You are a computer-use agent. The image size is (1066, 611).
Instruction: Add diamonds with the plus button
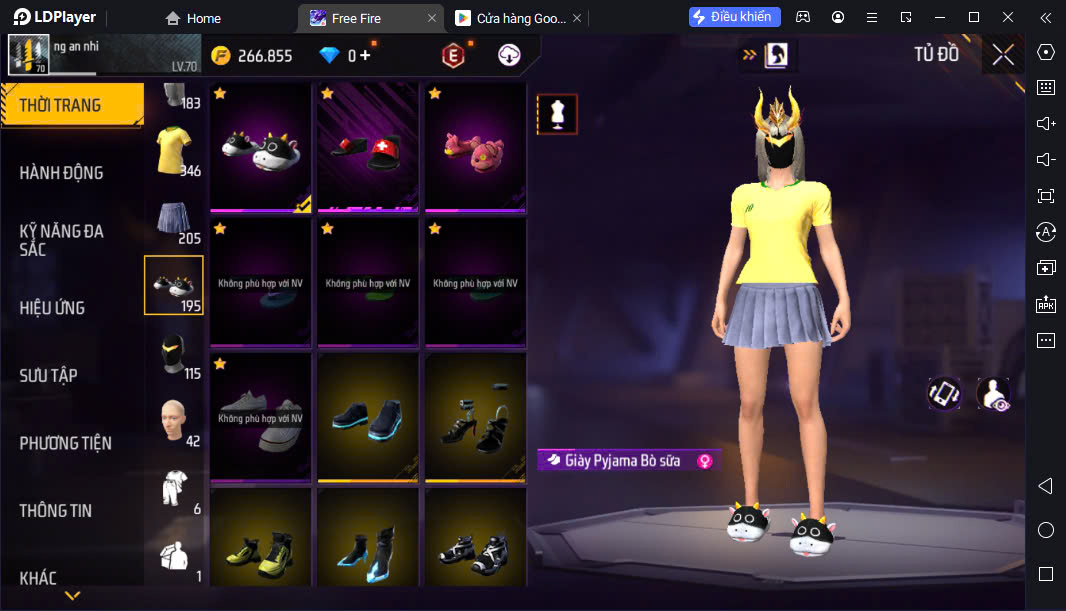click(x=365, y=56)
